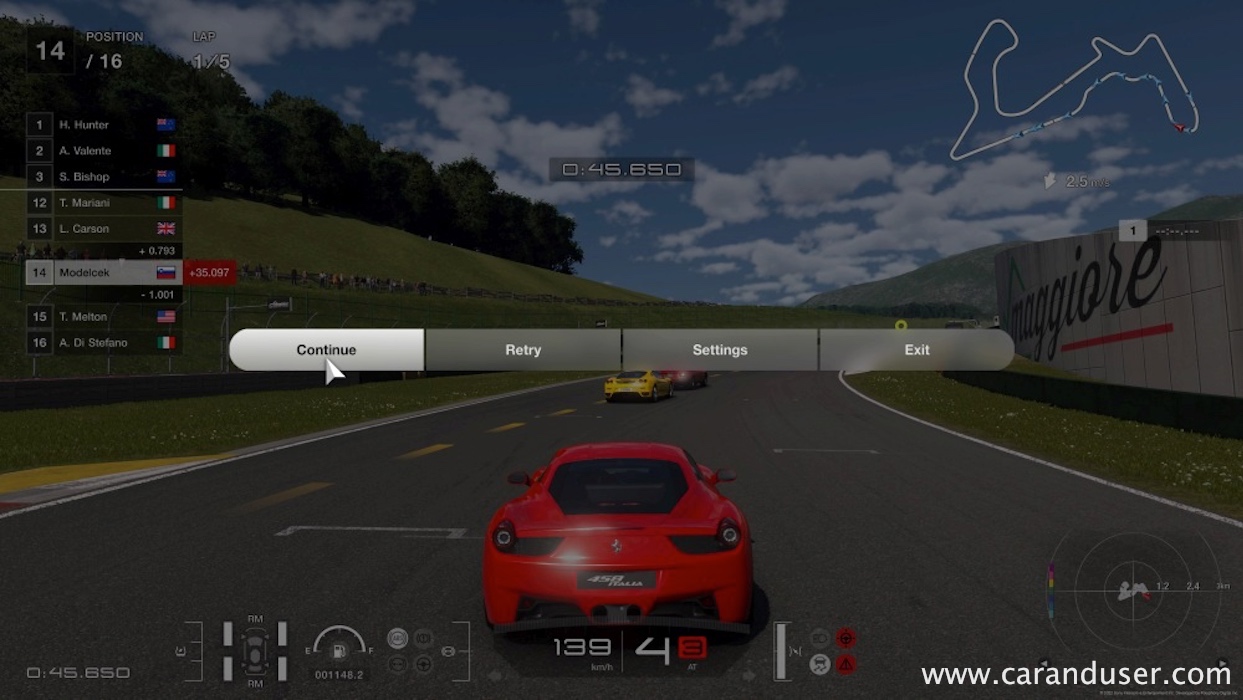
Task: Select T. Melton in the standings
Action: (104, 317)
